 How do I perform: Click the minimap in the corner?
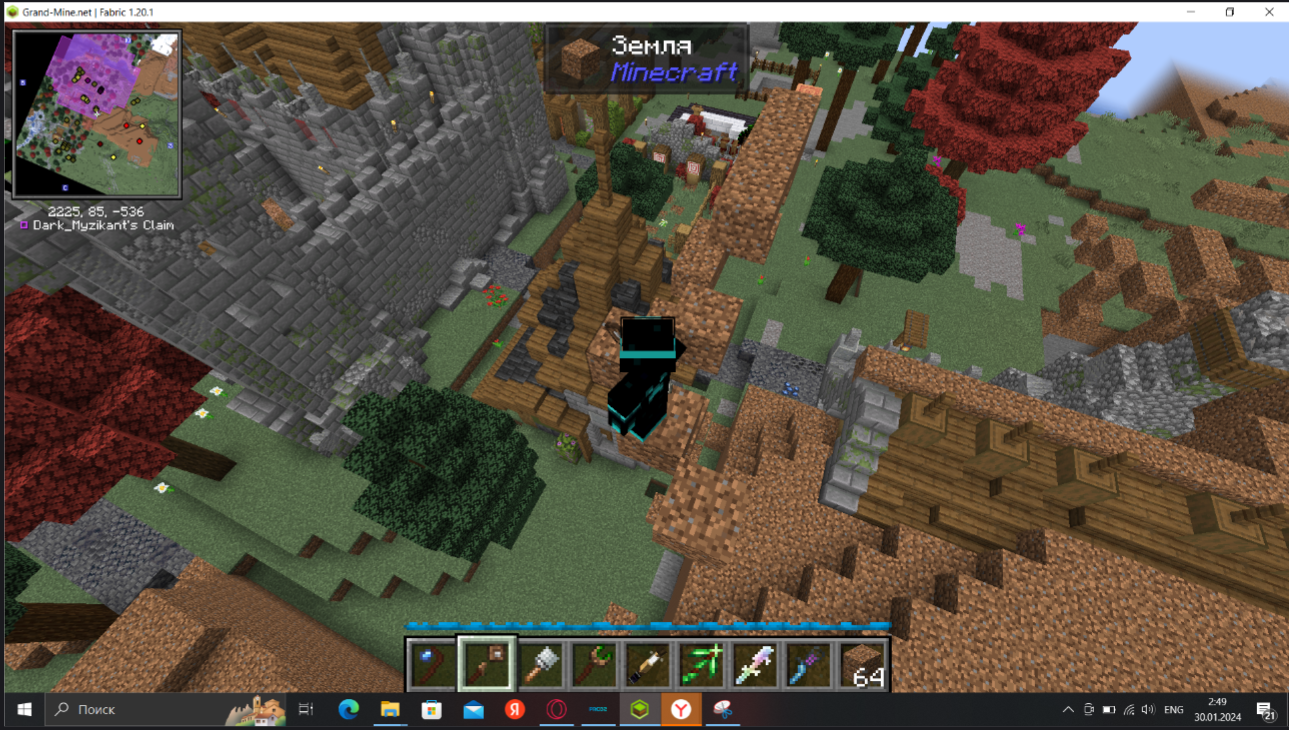[x=97, y=113]
